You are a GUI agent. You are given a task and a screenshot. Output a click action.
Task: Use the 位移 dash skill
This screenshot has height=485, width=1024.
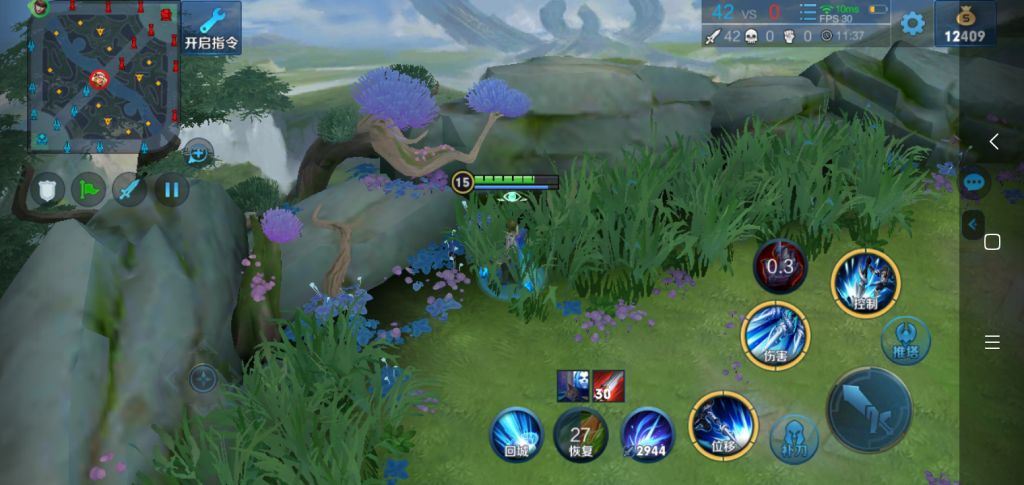(x=723, y=425)
